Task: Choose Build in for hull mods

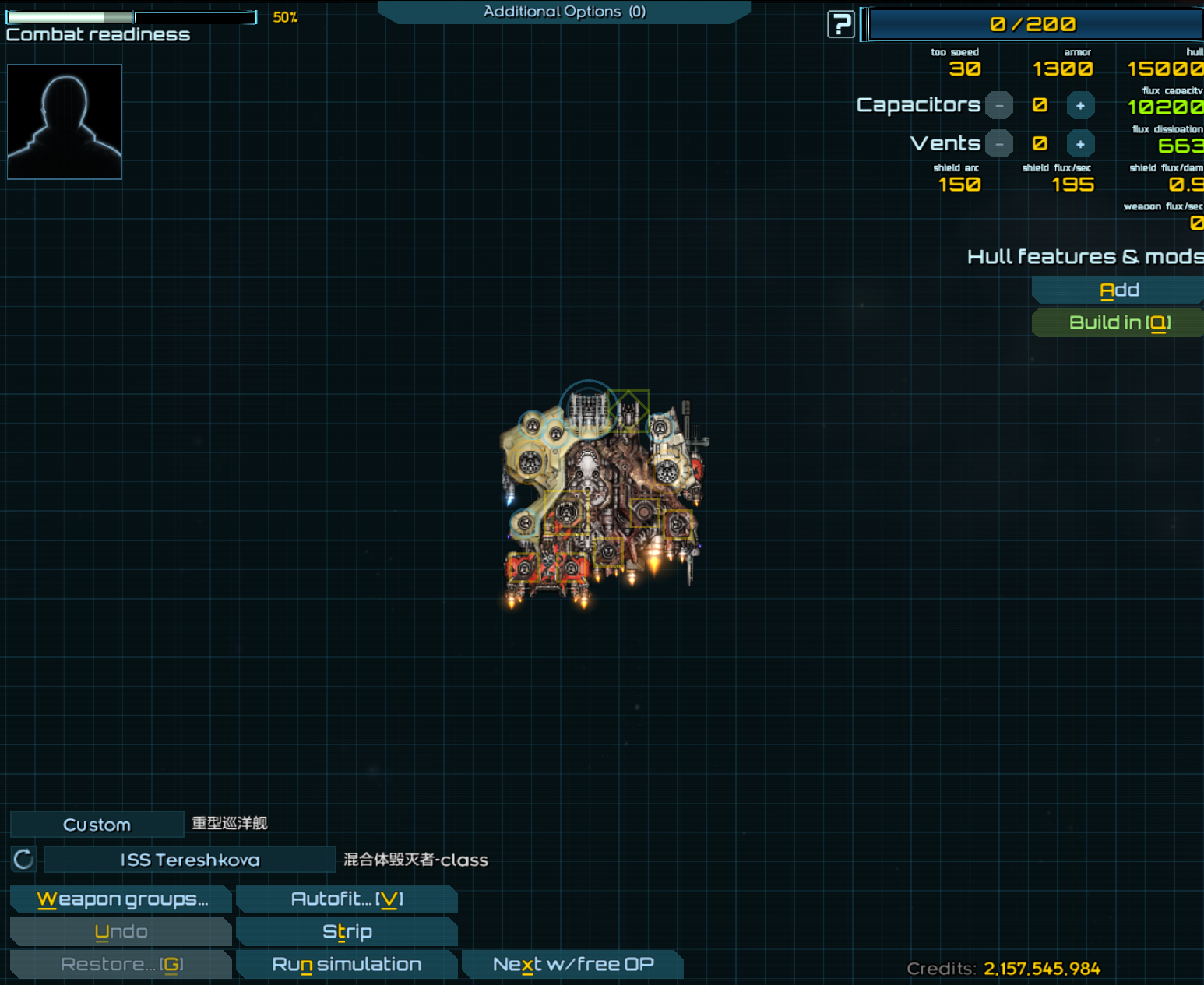Action: point(1118,322)
